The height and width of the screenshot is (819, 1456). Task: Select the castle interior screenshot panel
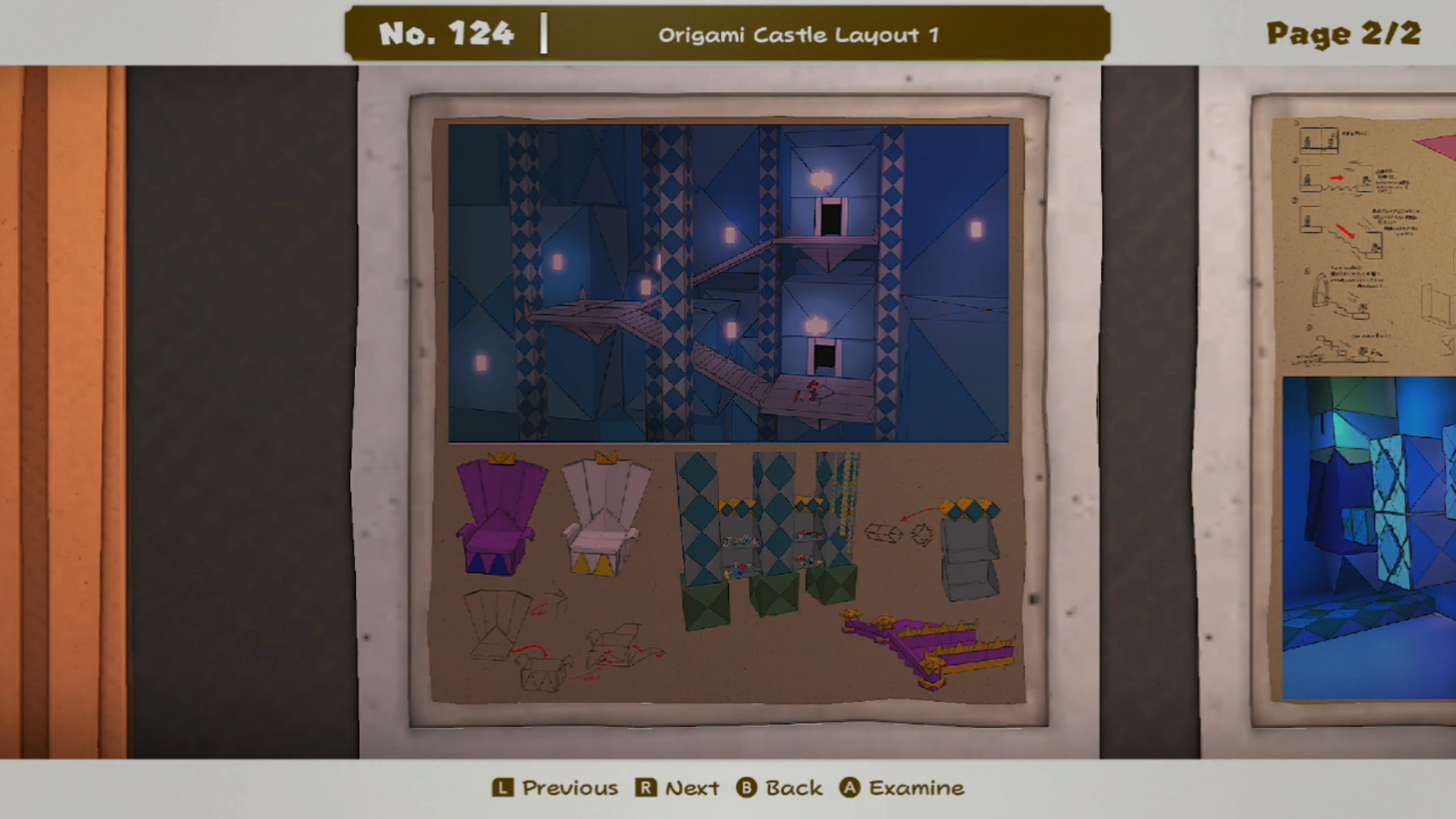(728, 282)
